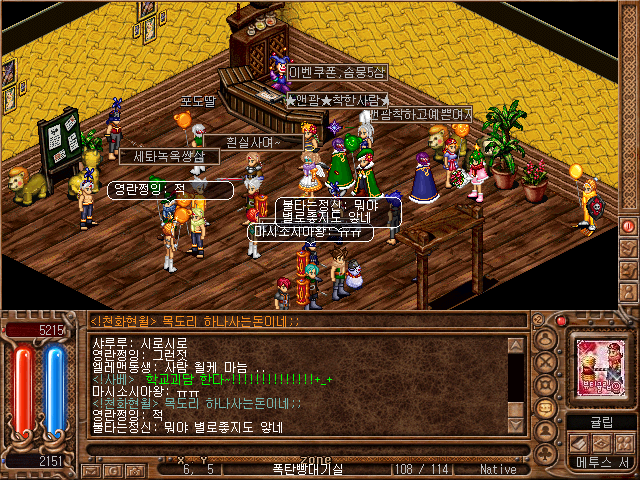Toggle the Native input mode indicator
640x480 pixels.
pos(499,468)
